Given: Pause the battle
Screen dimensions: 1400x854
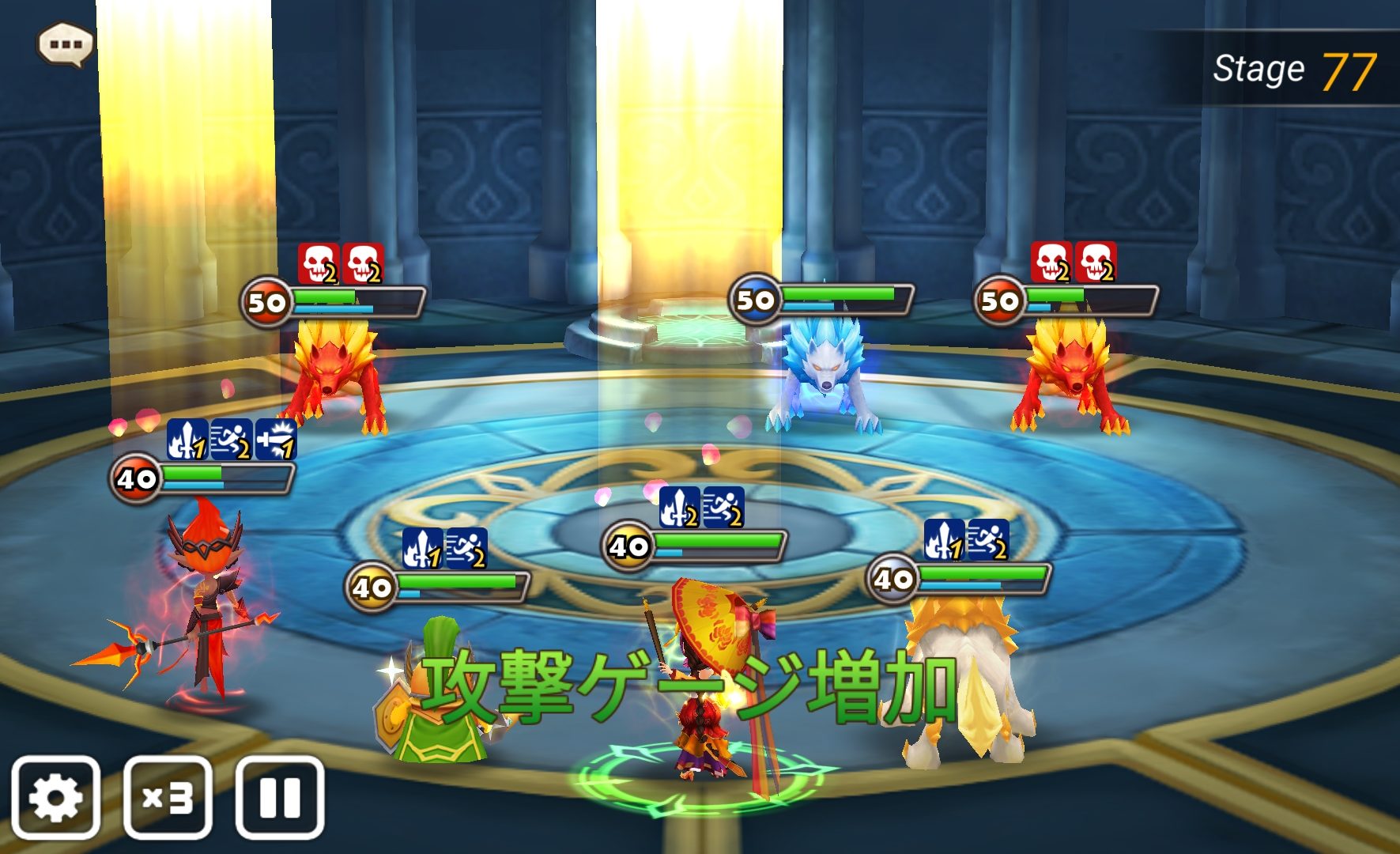Looking at the screenshot, I should (x=280, y=797).
